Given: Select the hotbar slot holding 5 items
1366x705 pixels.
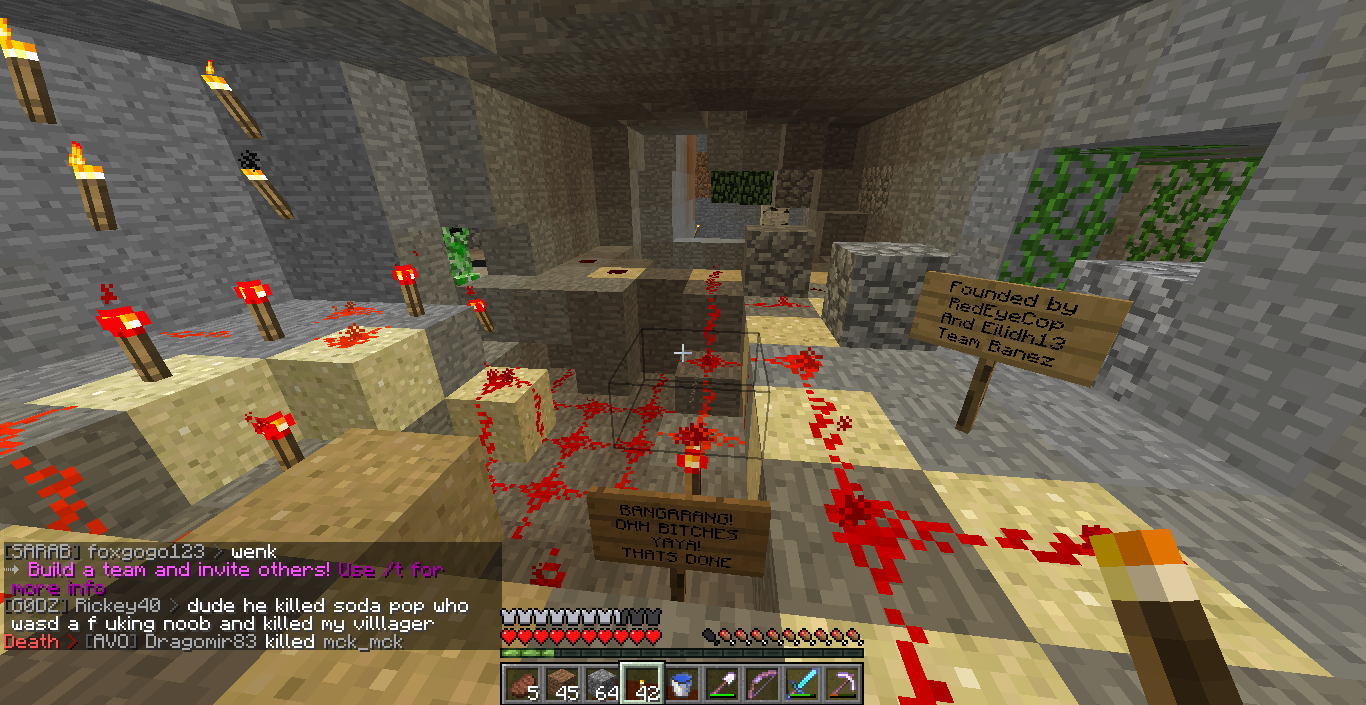Looking at the screenshot, I should click(521, 684).
